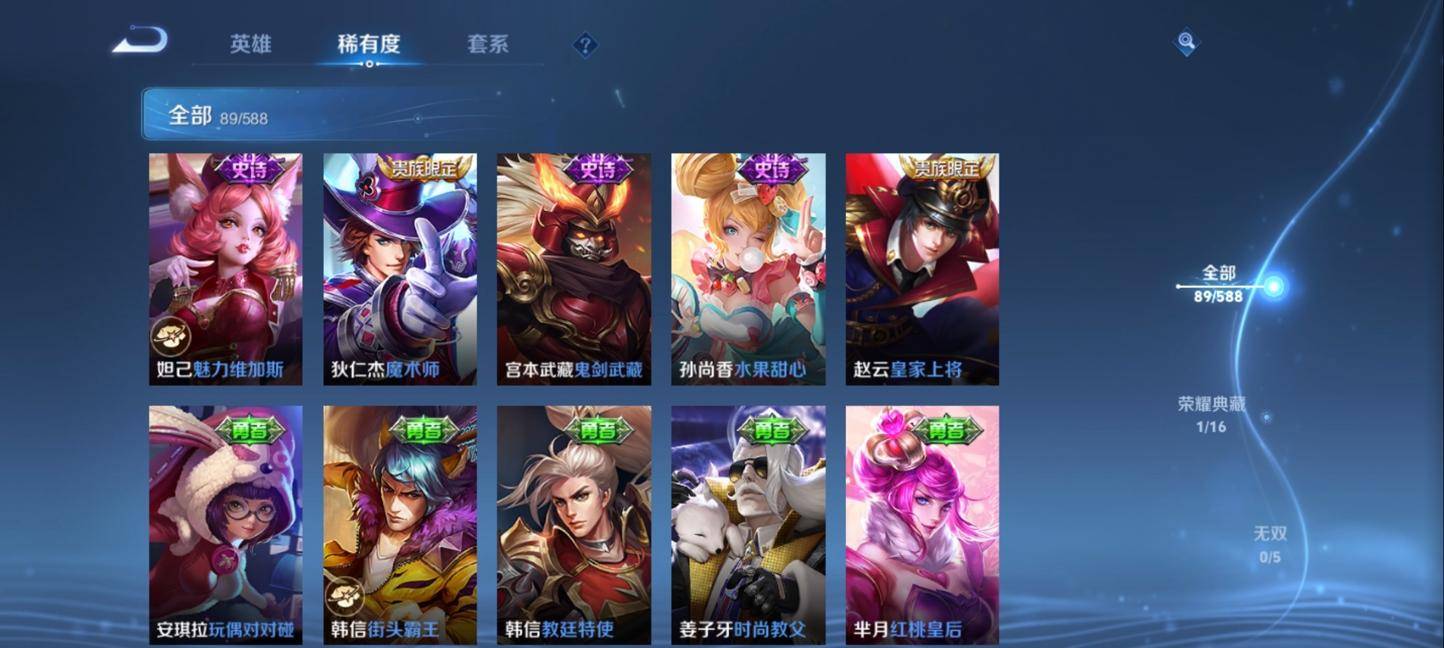Screen dimensions: 1444x648
Task: Pick the 孙尚香 水果甜心 skin card
Action: coord(748,268)
